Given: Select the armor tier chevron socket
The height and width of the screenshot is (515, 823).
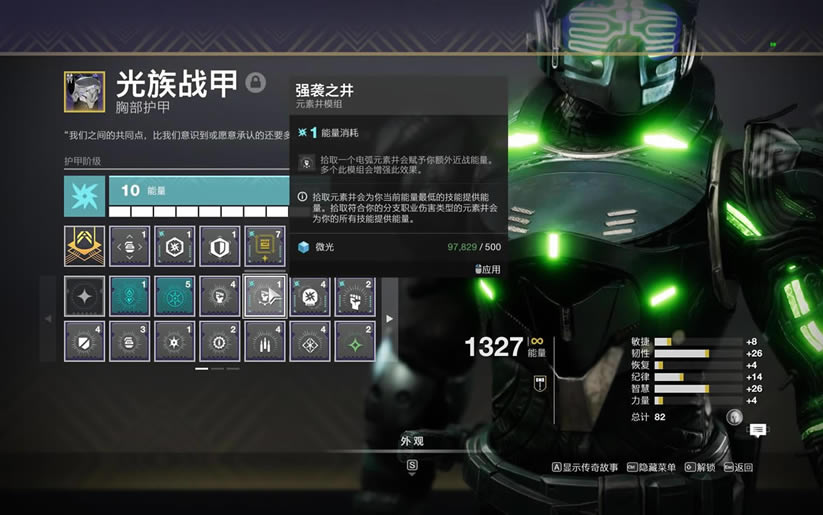Looking at the screenshot, I should (x=84, y=246).
